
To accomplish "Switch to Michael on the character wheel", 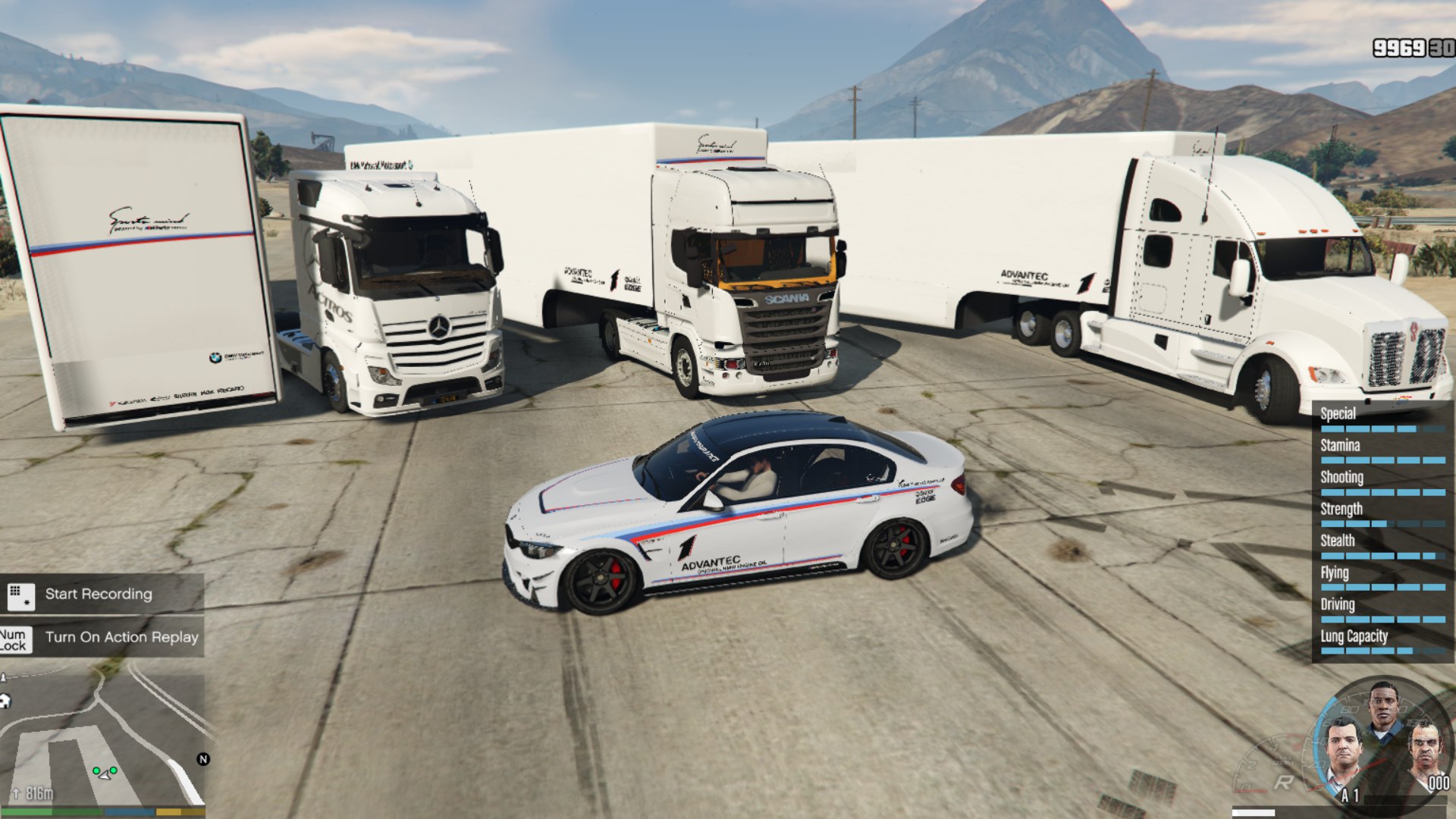I will click(x=1343, y=750).
